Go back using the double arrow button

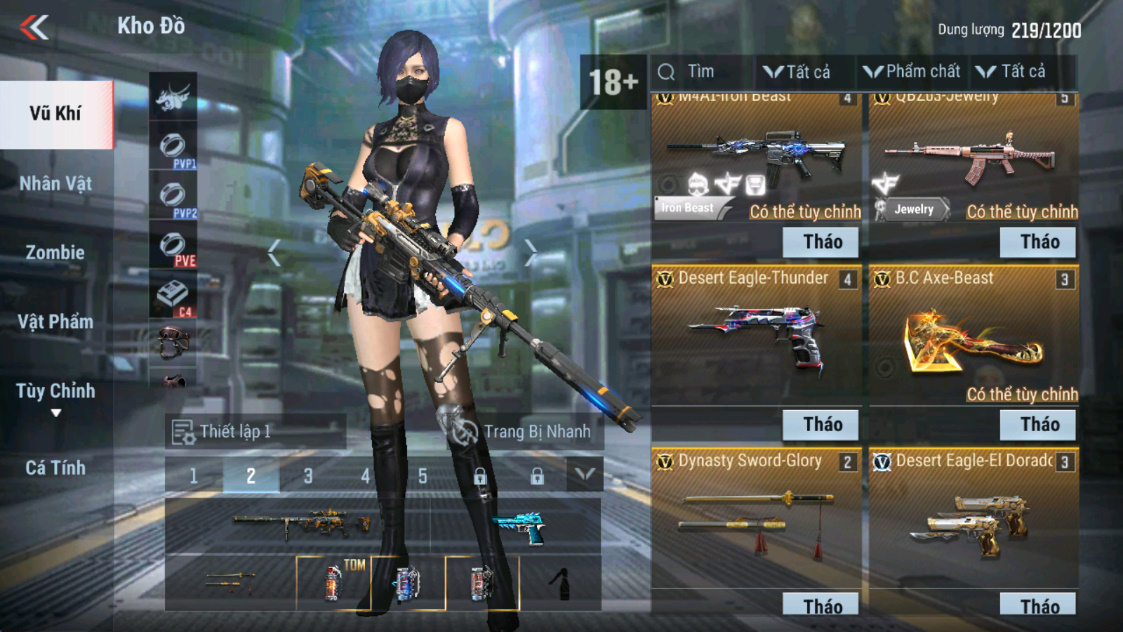(34, 27)
